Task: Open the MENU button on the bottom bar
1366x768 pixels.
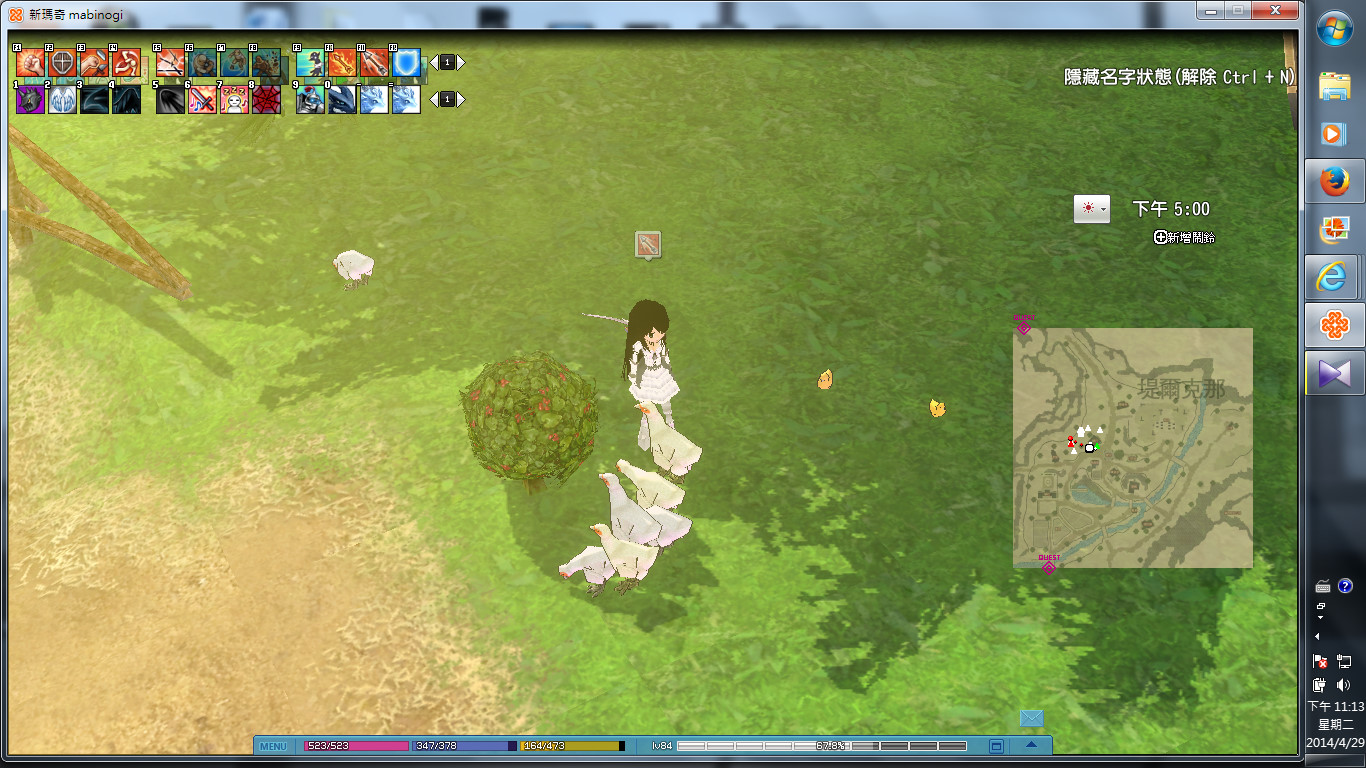Action: [273, 746]
